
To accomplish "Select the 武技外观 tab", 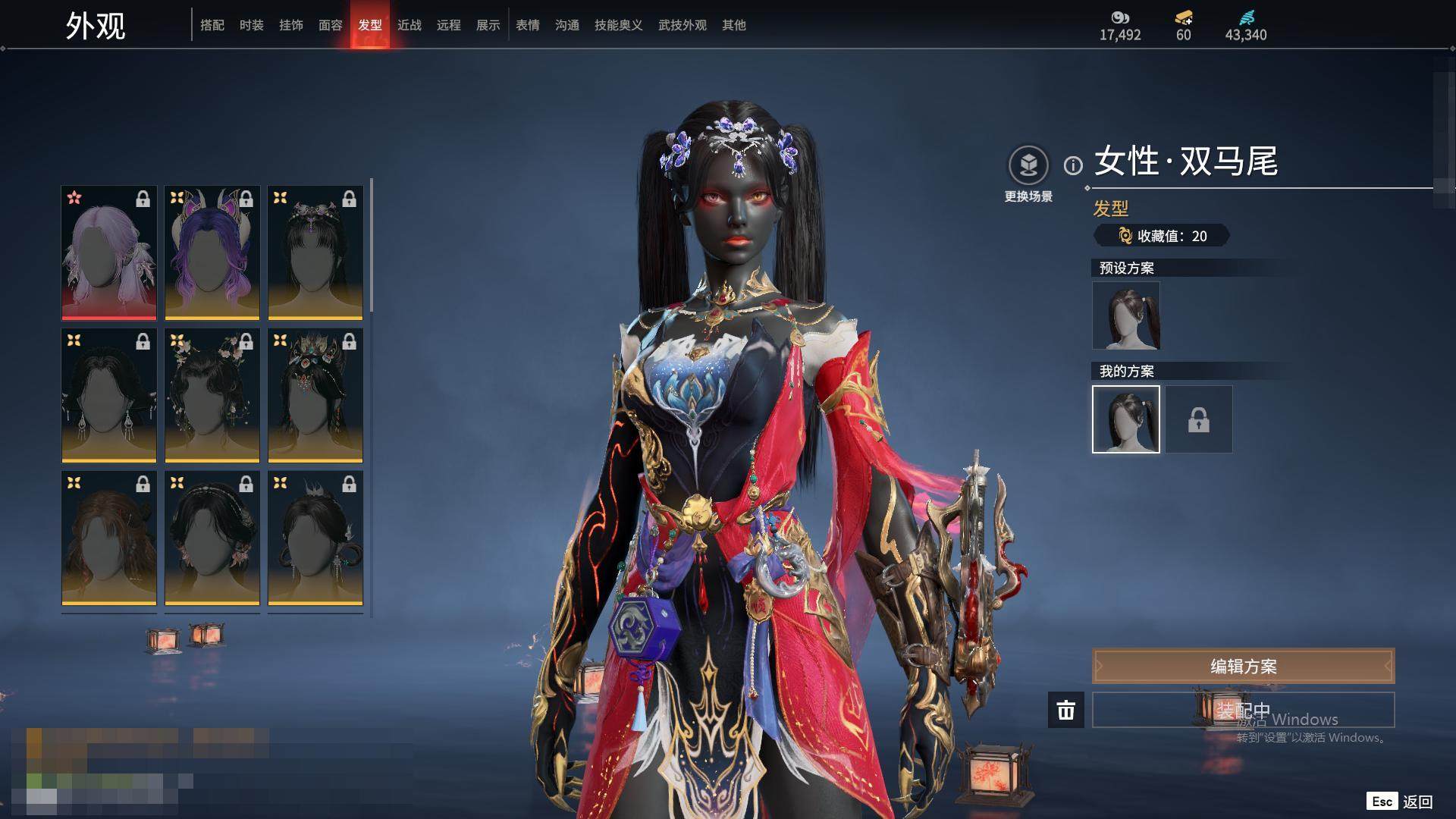I will (x=682, y=25).
